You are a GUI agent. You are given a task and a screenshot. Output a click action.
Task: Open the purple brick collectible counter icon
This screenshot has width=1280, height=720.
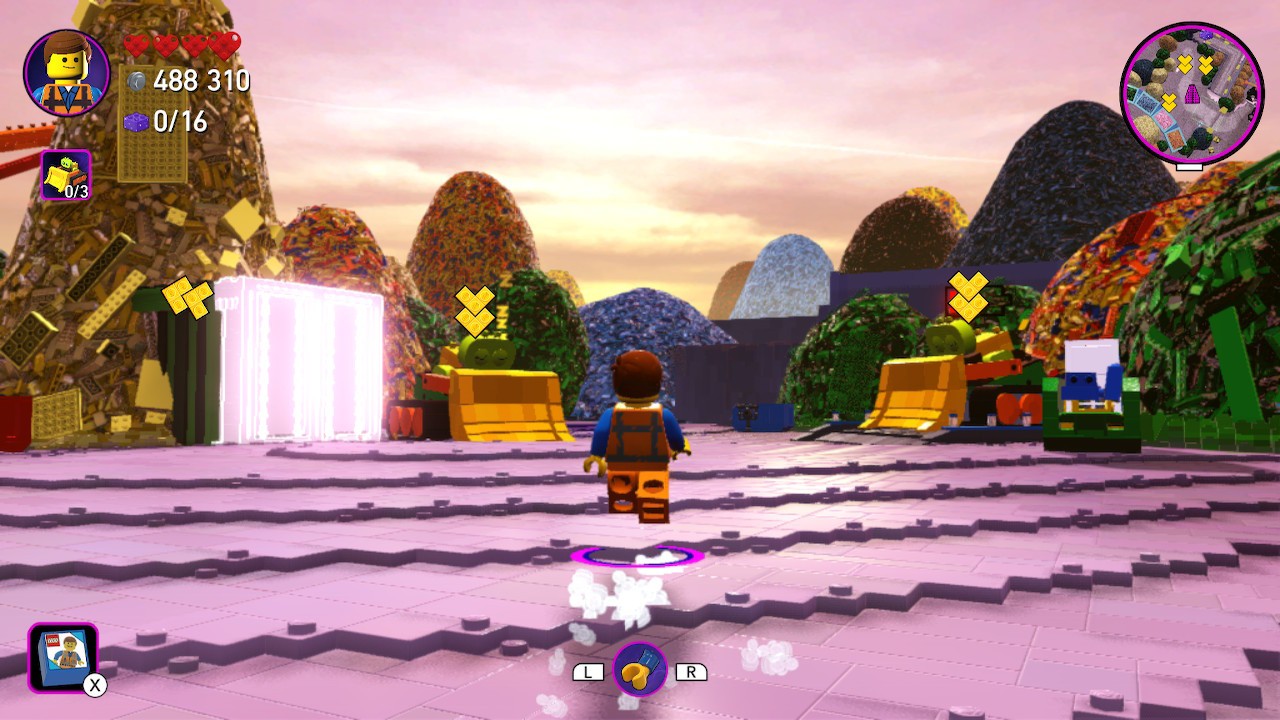134,122
